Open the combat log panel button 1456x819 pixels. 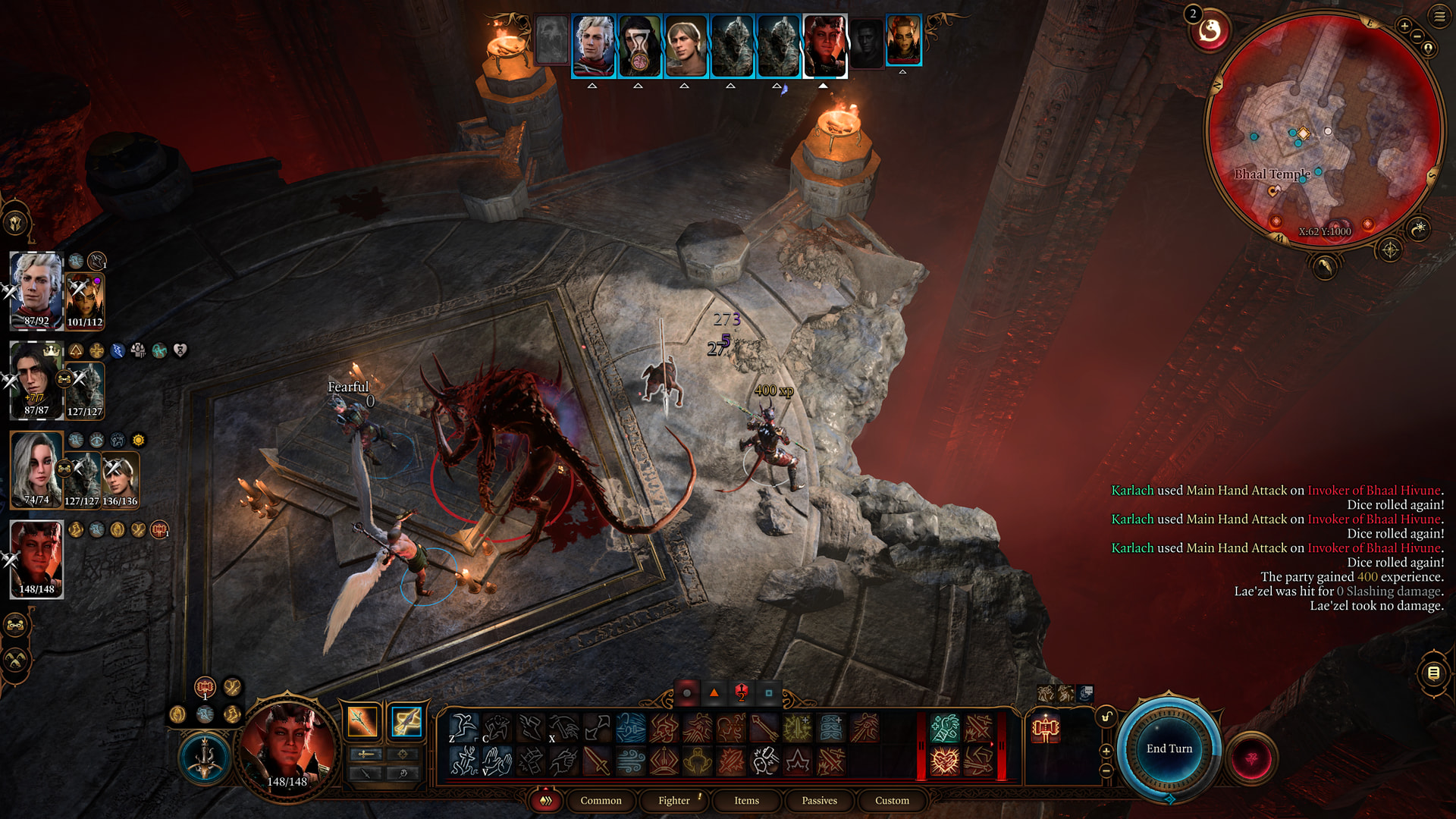[1433, 673]
